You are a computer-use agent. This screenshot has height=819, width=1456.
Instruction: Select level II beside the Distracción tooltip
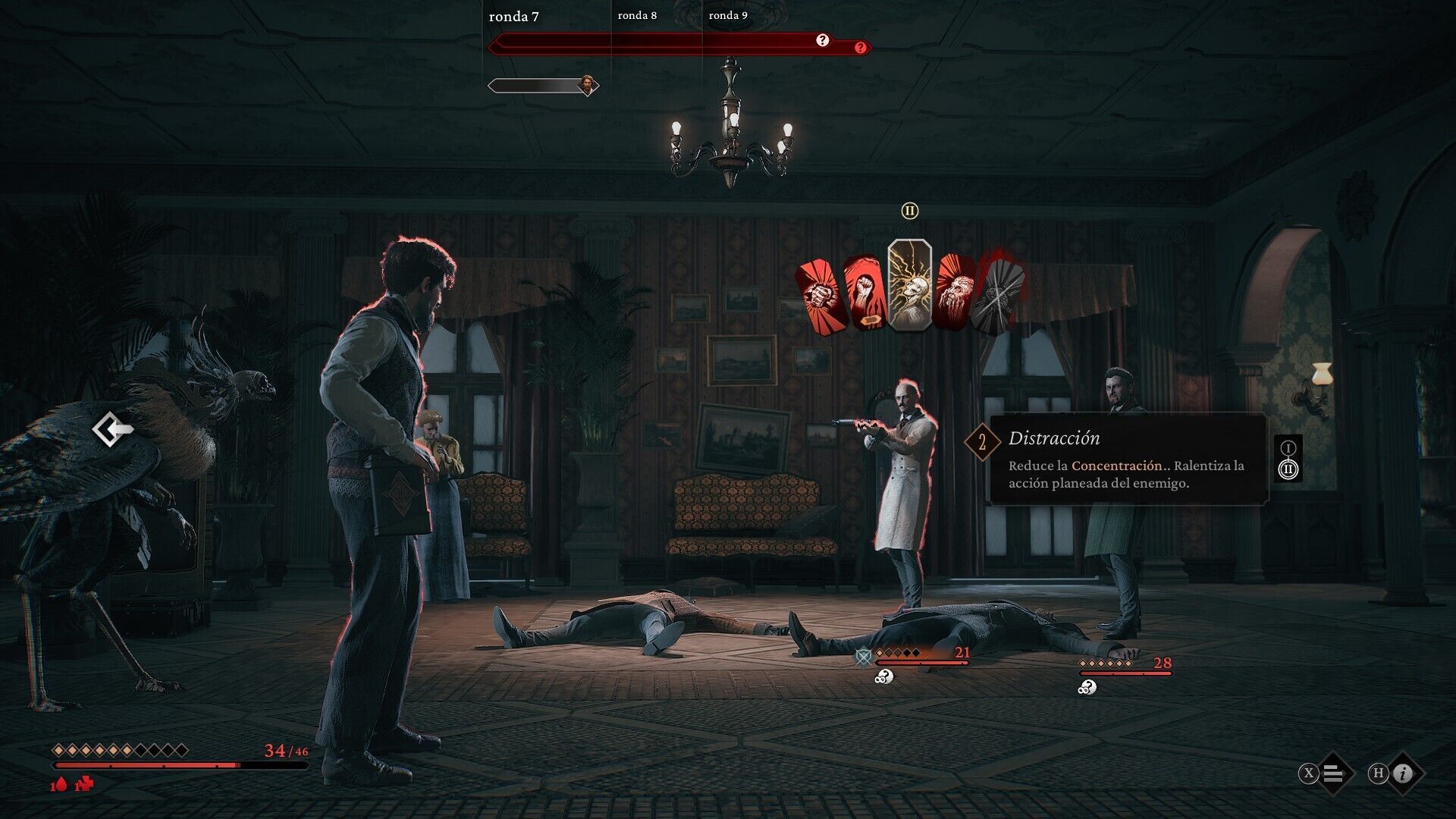(x=1288, y=469)
